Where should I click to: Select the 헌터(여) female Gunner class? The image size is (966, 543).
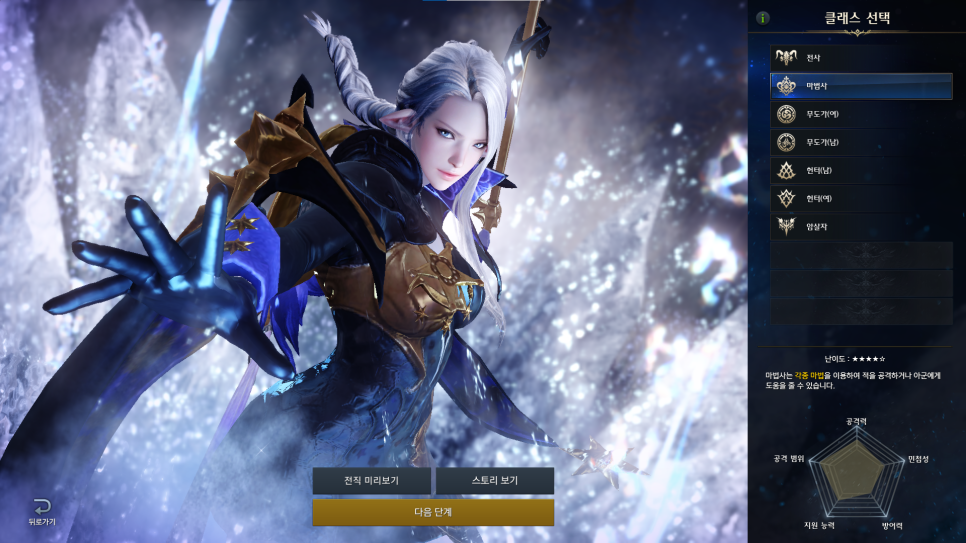pos(860,198)
